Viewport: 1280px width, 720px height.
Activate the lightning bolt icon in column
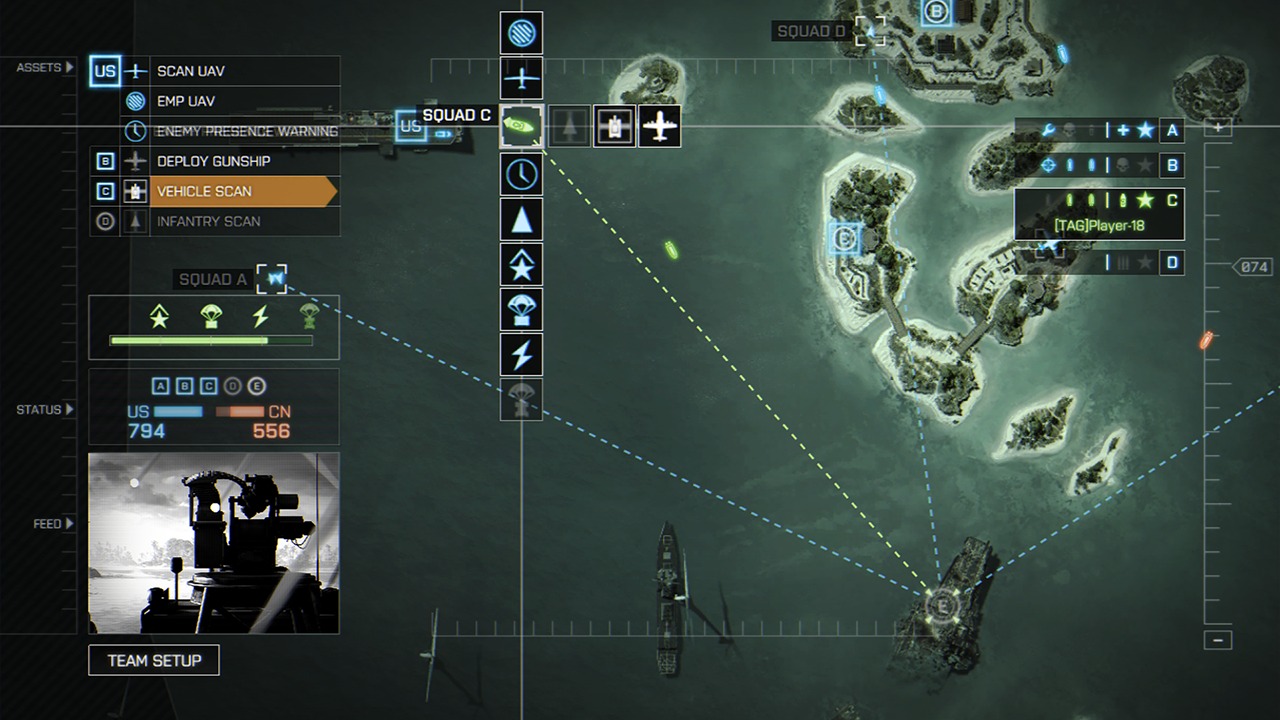(x=521, y=354)
